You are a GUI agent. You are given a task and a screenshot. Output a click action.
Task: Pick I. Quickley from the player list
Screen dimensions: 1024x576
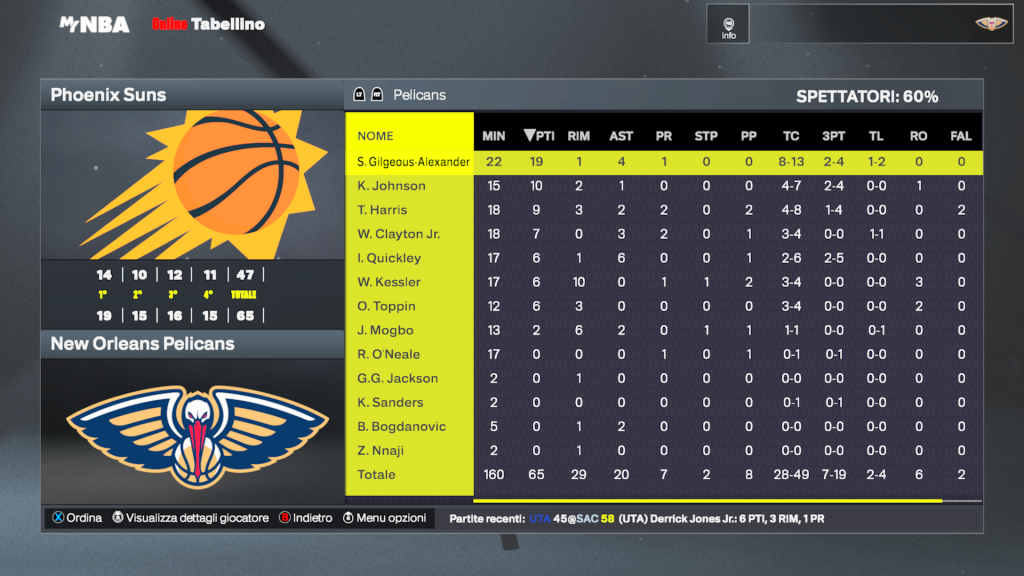pos(389,258)
